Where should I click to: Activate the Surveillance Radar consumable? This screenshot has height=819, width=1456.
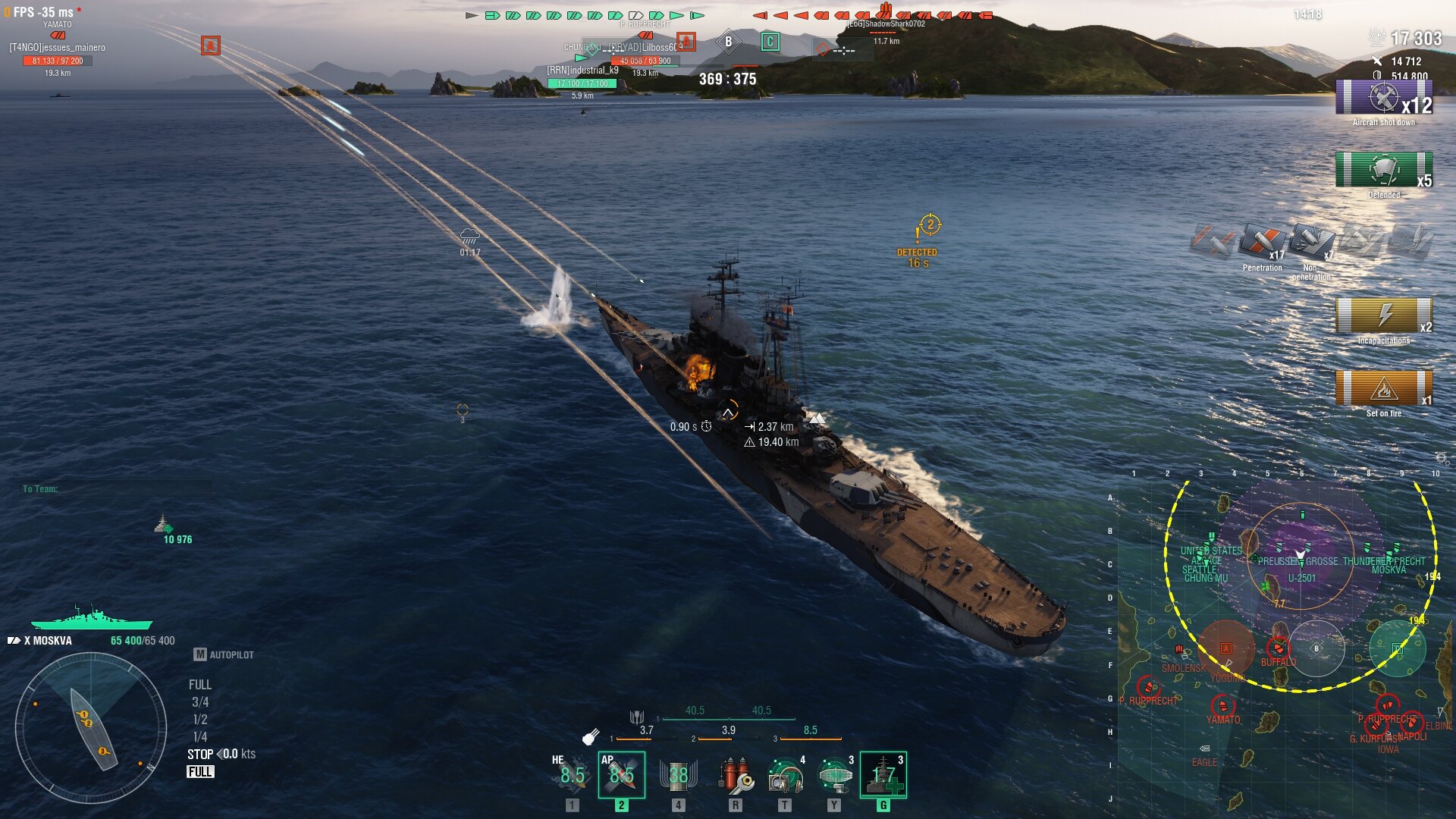834,774
